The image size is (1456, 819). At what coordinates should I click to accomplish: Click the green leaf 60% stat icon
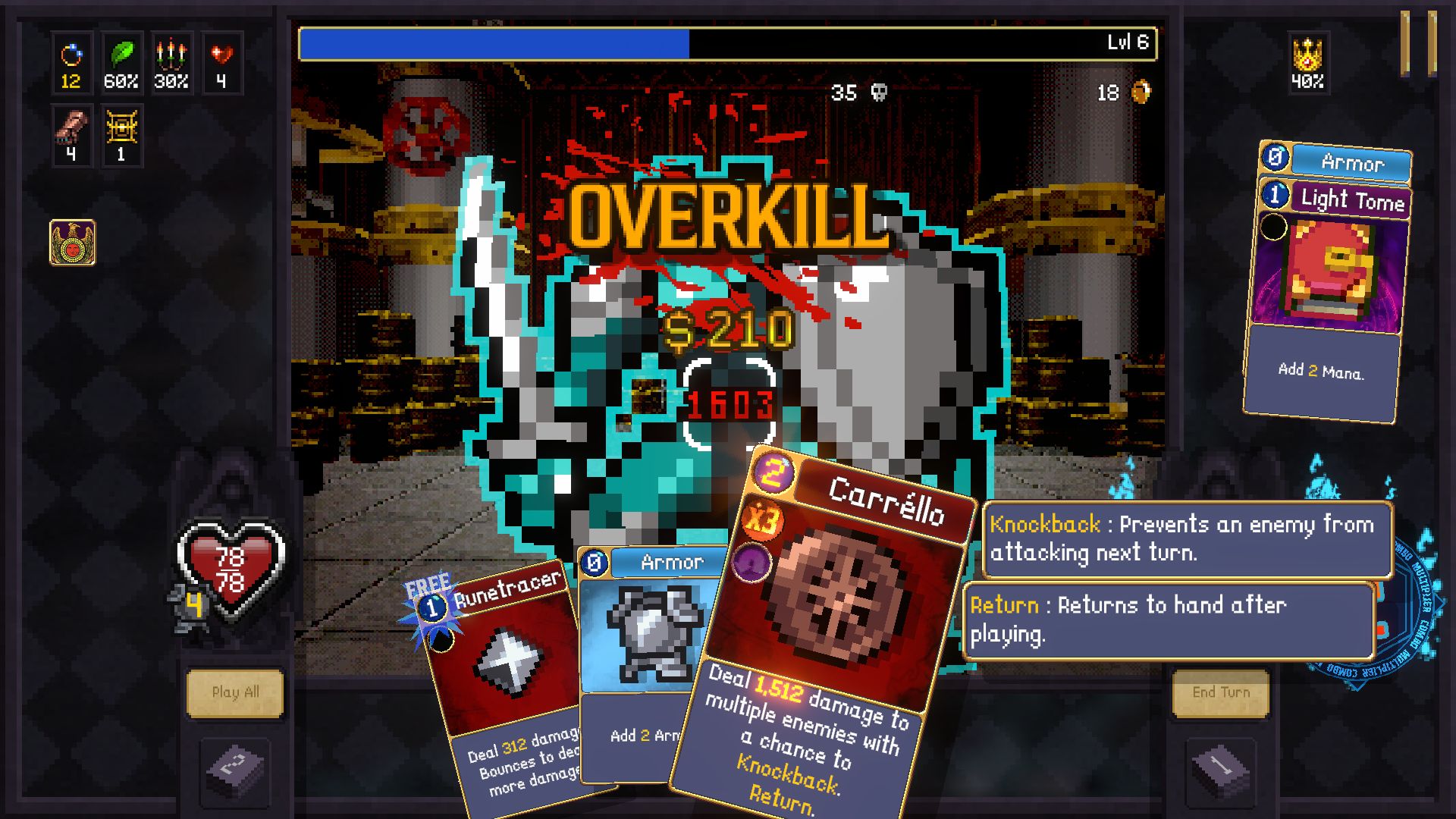coord(122,63)
